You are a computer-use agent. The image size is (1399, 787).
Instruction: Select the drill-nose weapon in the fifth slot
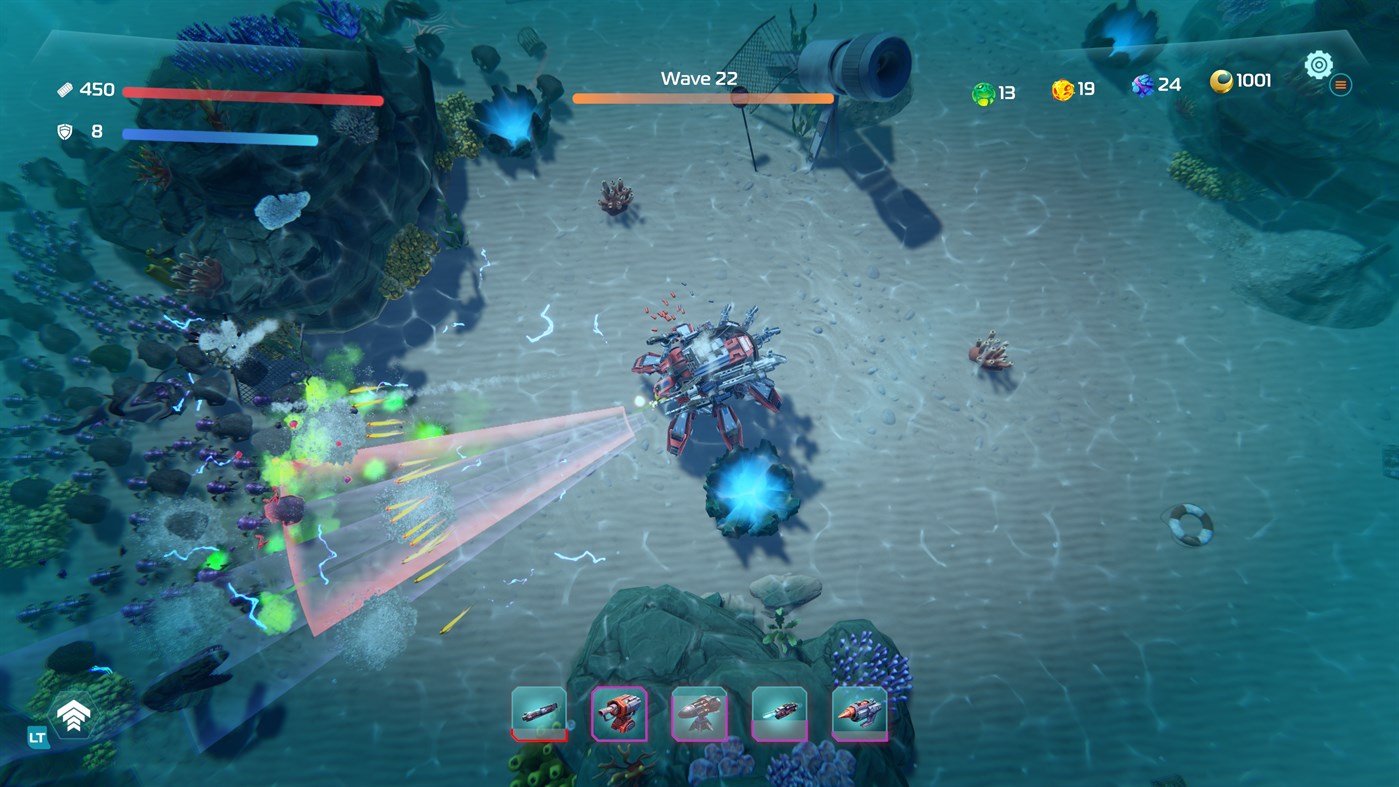858,710
